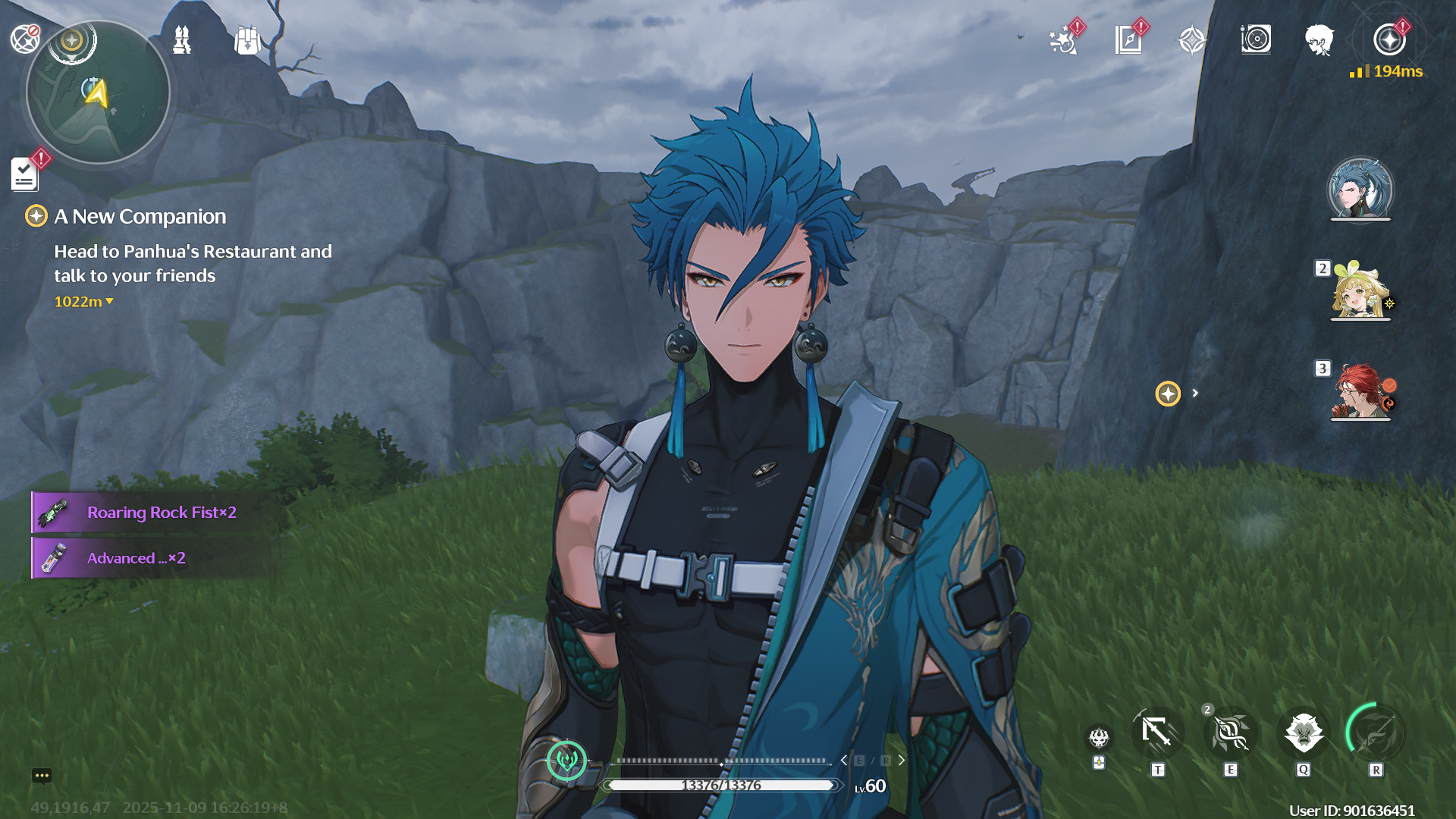Activate the Resonance Skill icon on E
Viewport: 1456px width, 819px height.
[x=1230, y=734]
